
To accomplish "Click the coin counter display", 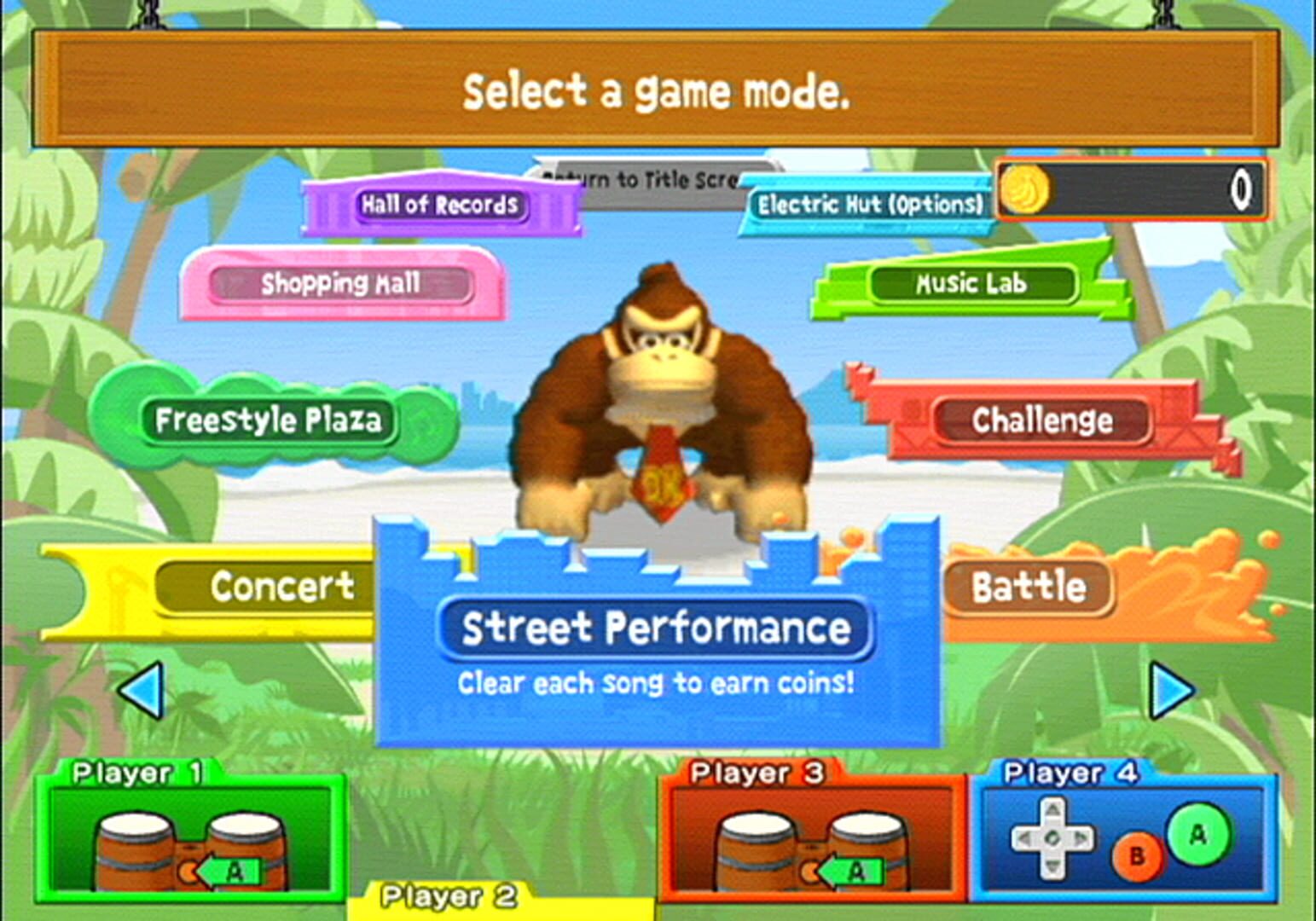I will [1134, 191].
